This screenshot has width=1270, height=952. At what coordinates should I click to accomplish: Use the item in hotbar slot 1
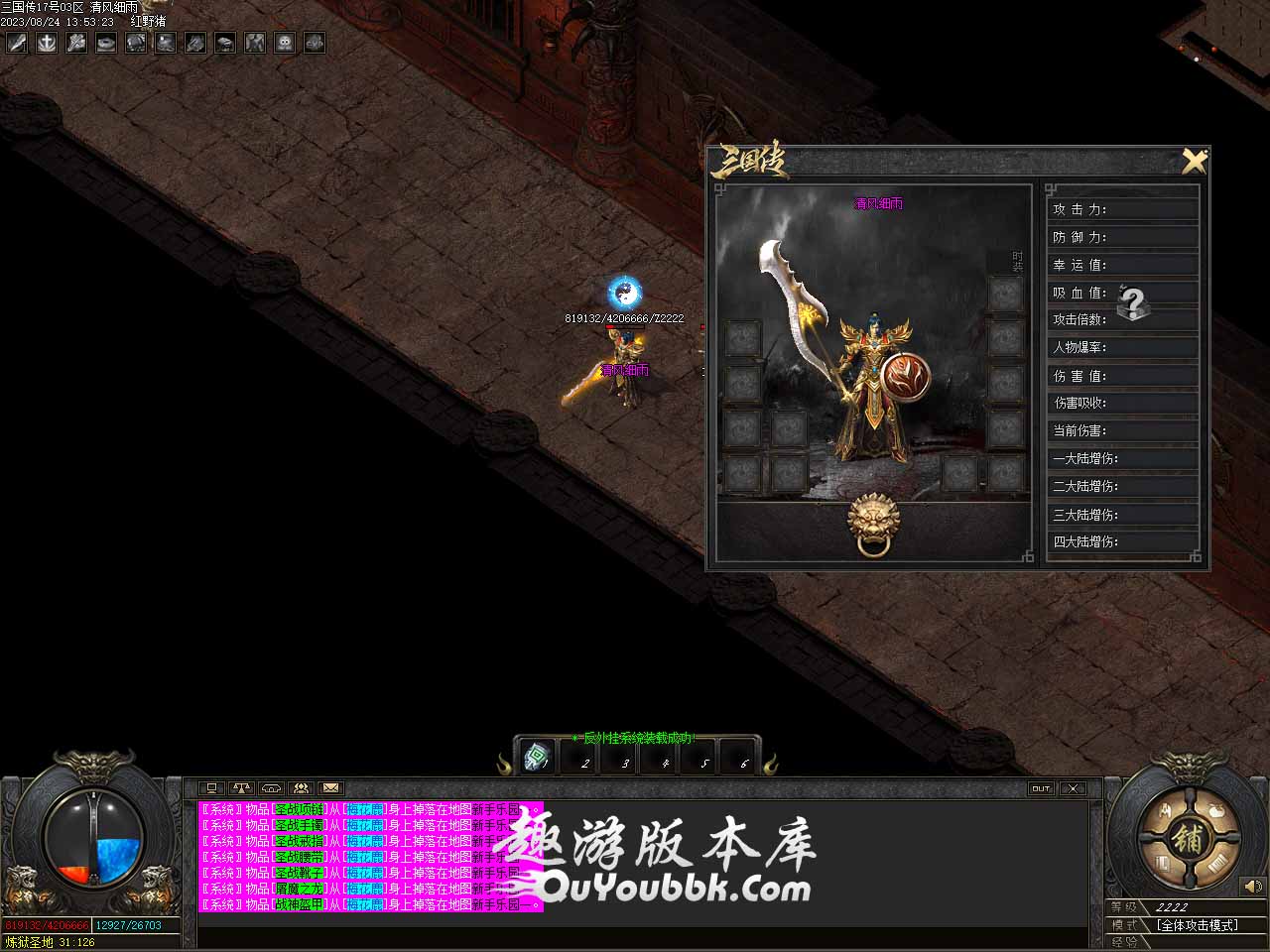point(539,758)
